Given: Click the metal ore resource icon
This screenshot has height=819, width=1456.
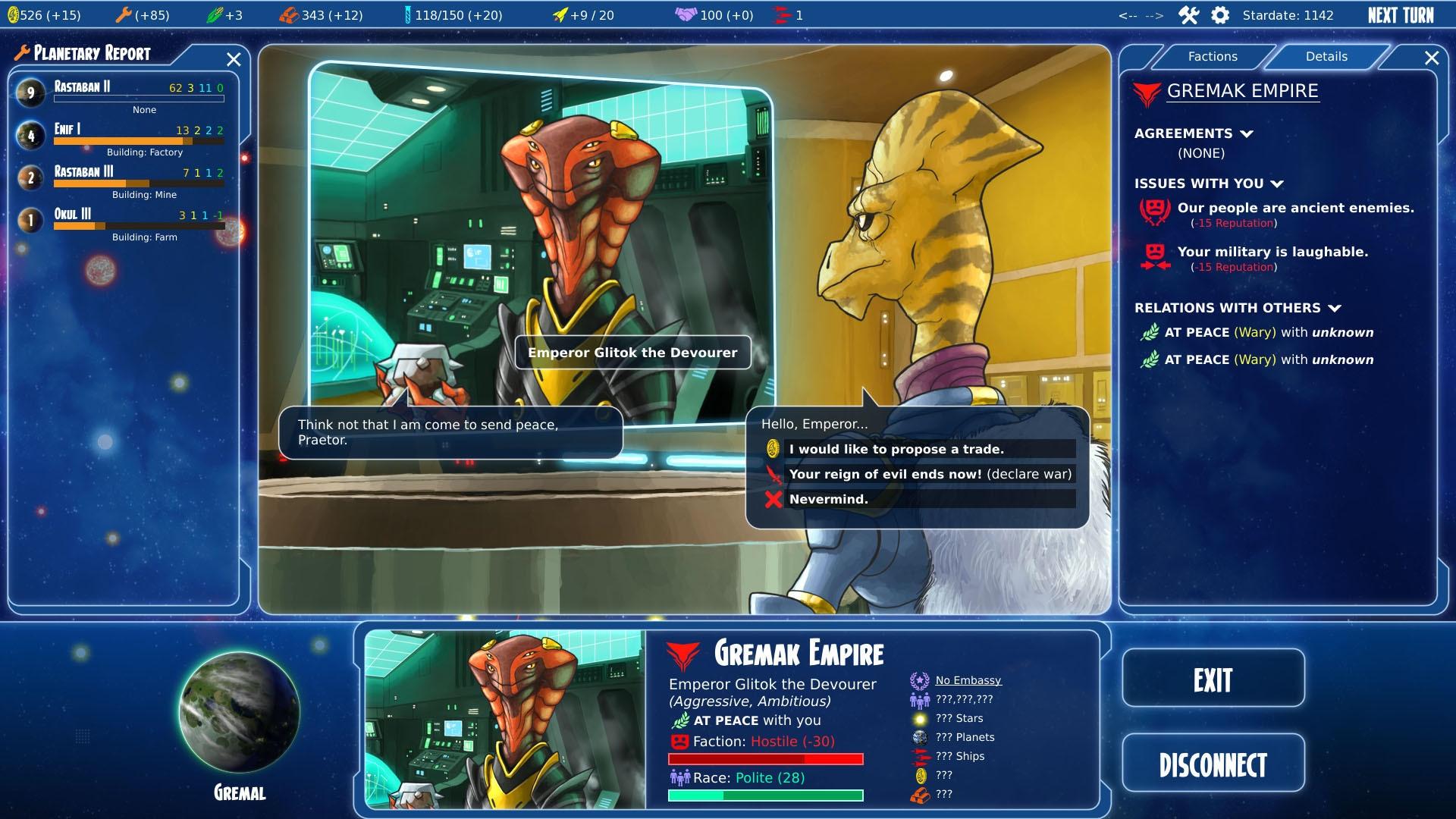Looking at the screenshot, I should point(288,13).
